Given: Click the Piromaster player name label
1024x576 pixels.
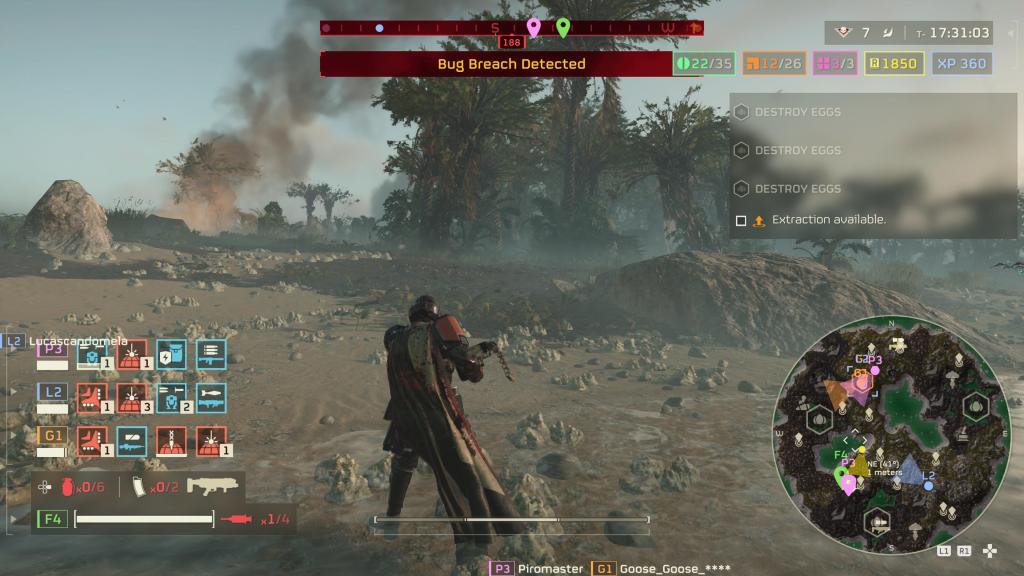Looking at the screenshot, I should (549, 568).
